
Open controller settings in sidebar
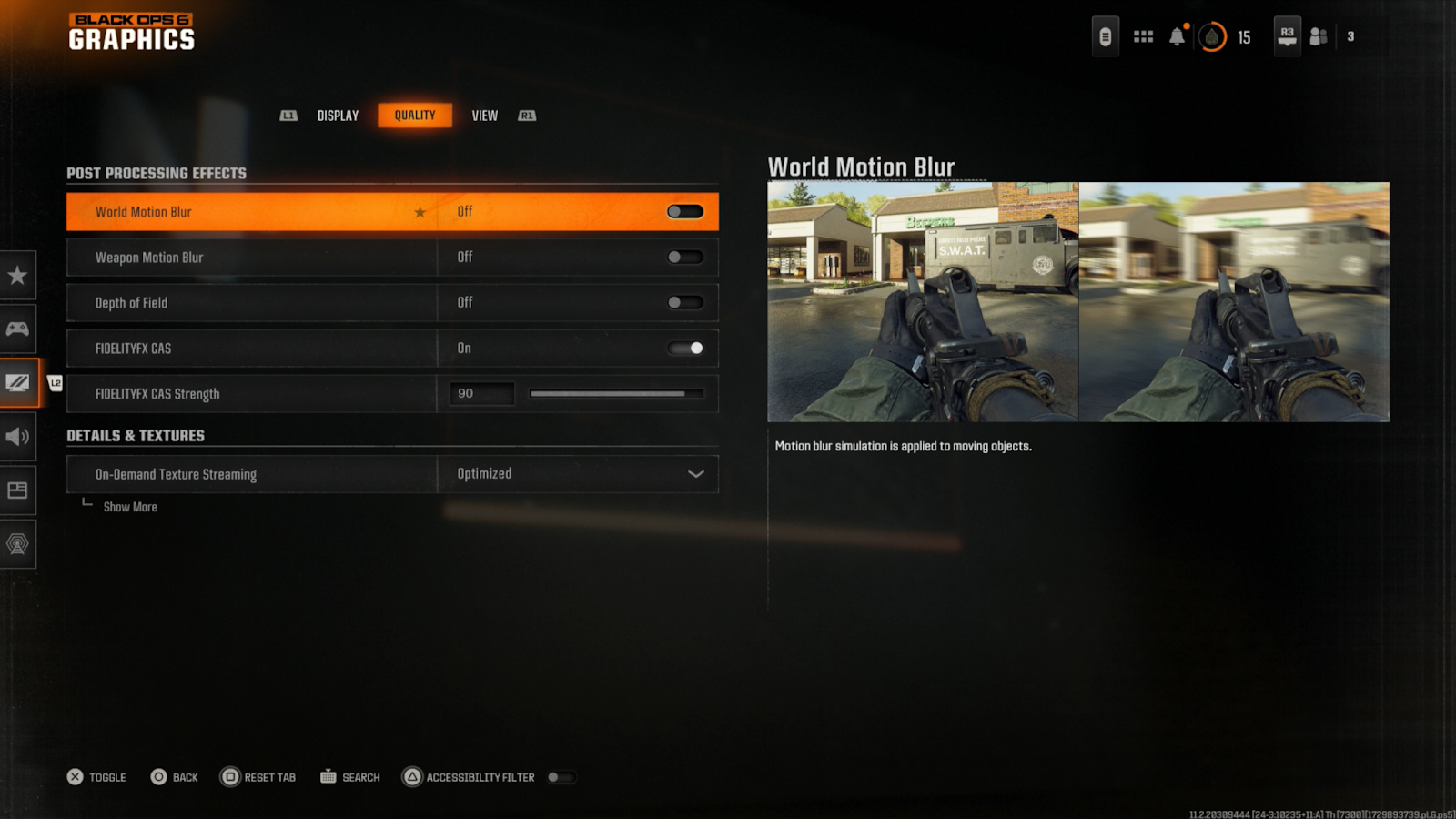17,329
